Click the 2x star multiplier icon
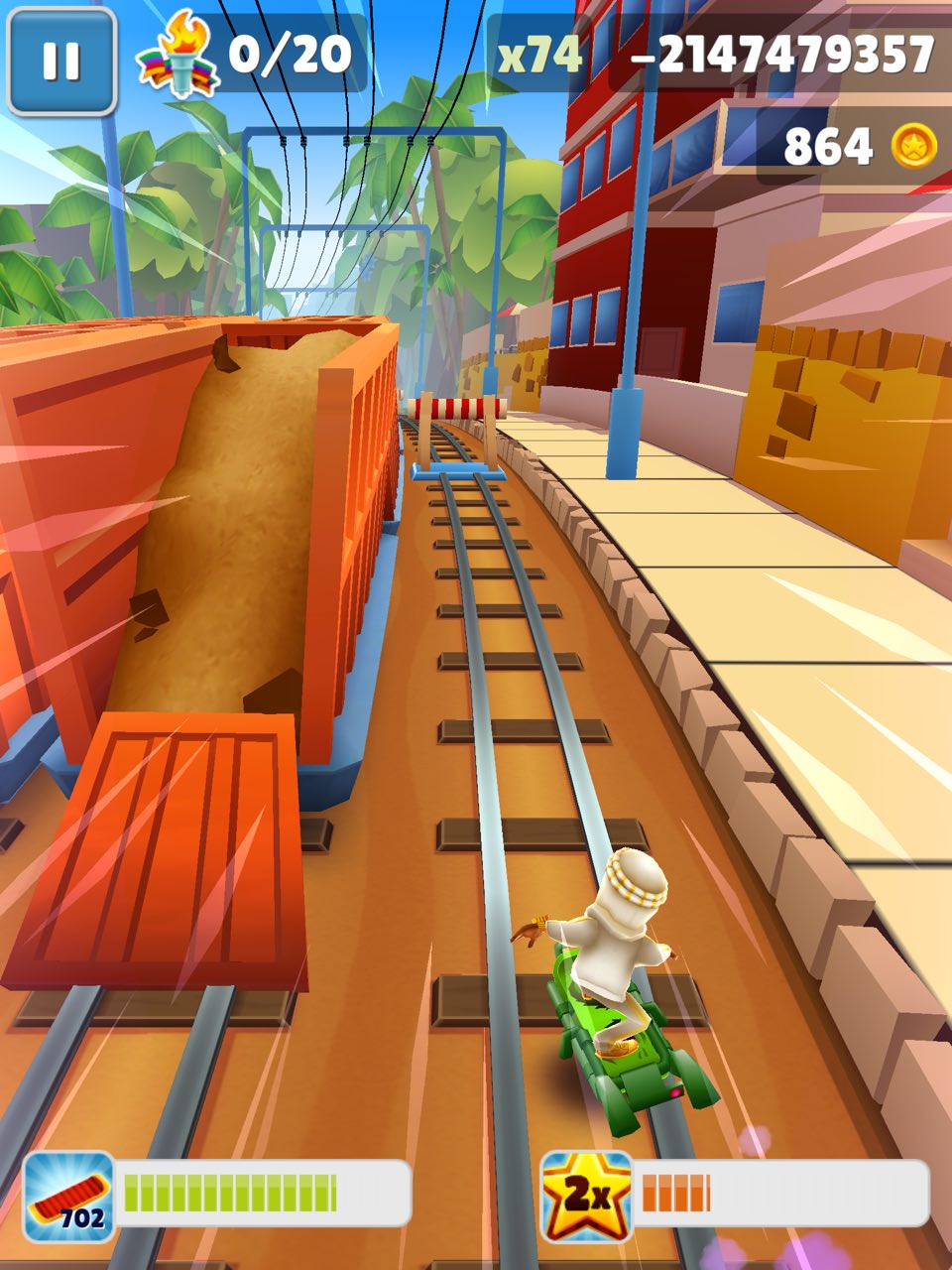This screenshot has width=952, height=1270. pyautogui.click(x=587, y=1196)
